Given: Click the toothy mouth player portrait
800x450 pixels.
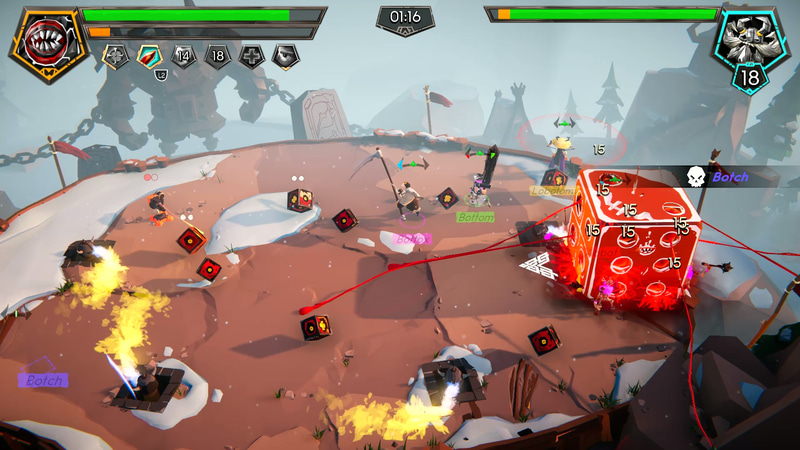Looking at the screenshot, I should click(45, 44).
